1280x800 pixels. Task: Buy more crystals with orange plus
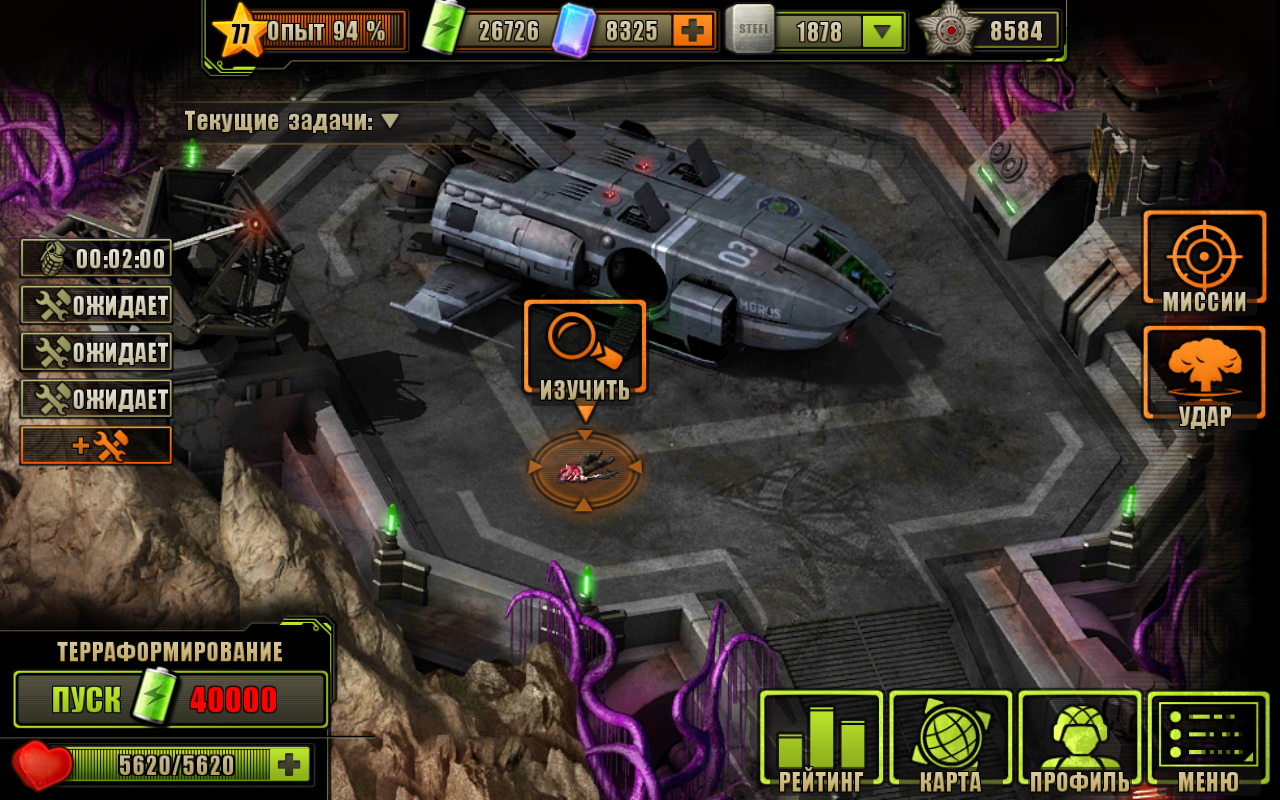691,31
